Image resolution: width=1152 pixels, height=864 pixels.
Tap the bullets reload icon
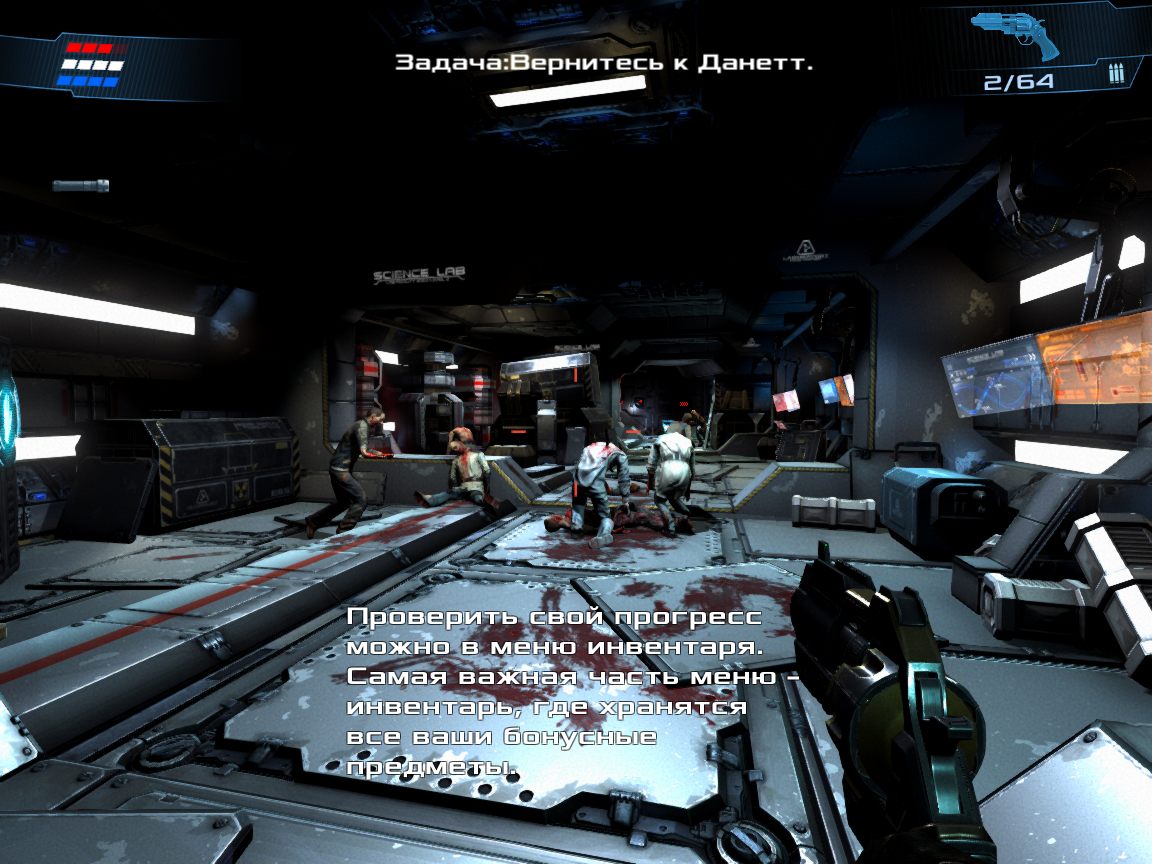(x=1116, y=76)
